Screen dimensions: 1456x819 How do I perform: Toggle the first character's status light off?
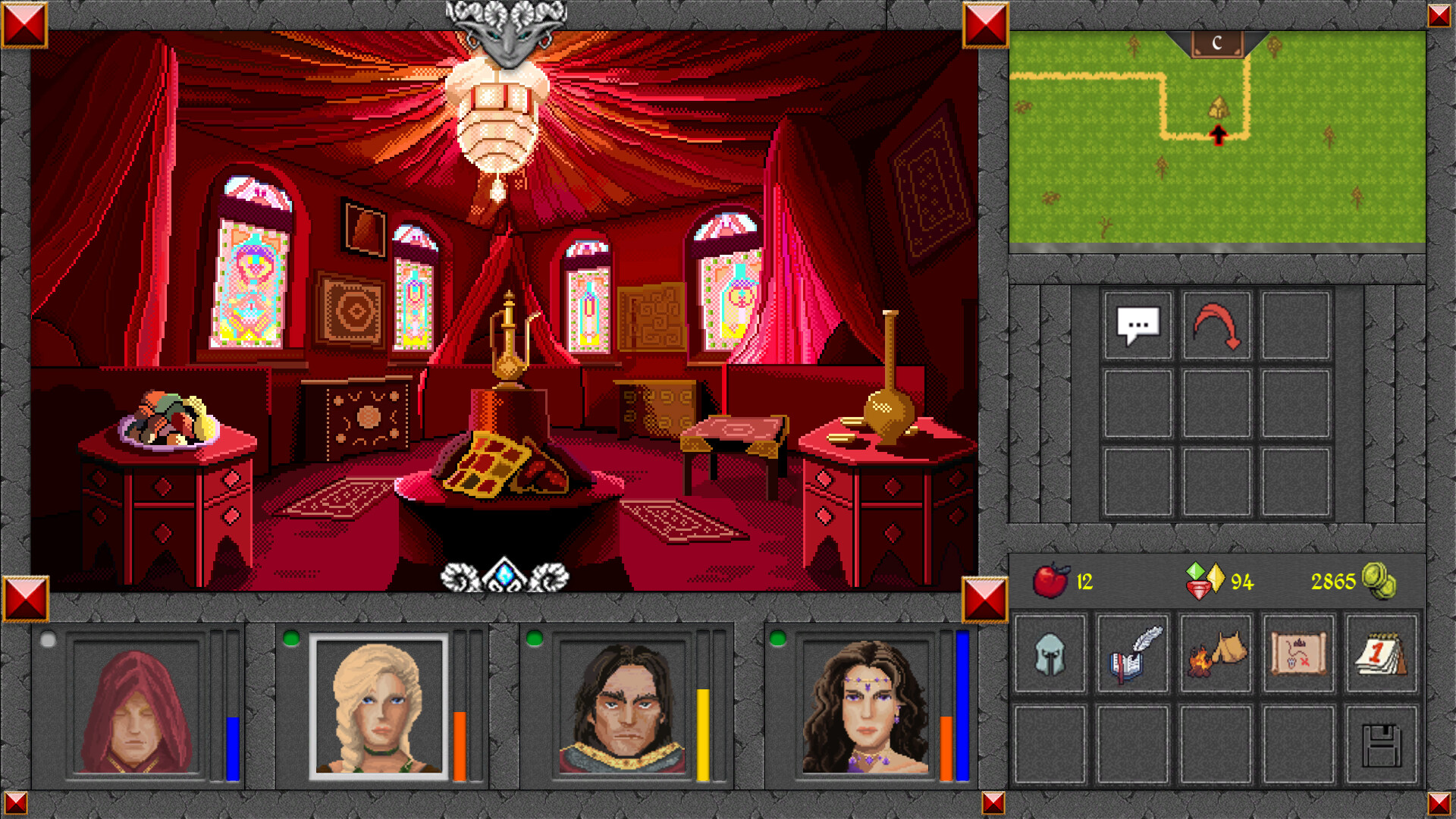[x=49, y=639]
